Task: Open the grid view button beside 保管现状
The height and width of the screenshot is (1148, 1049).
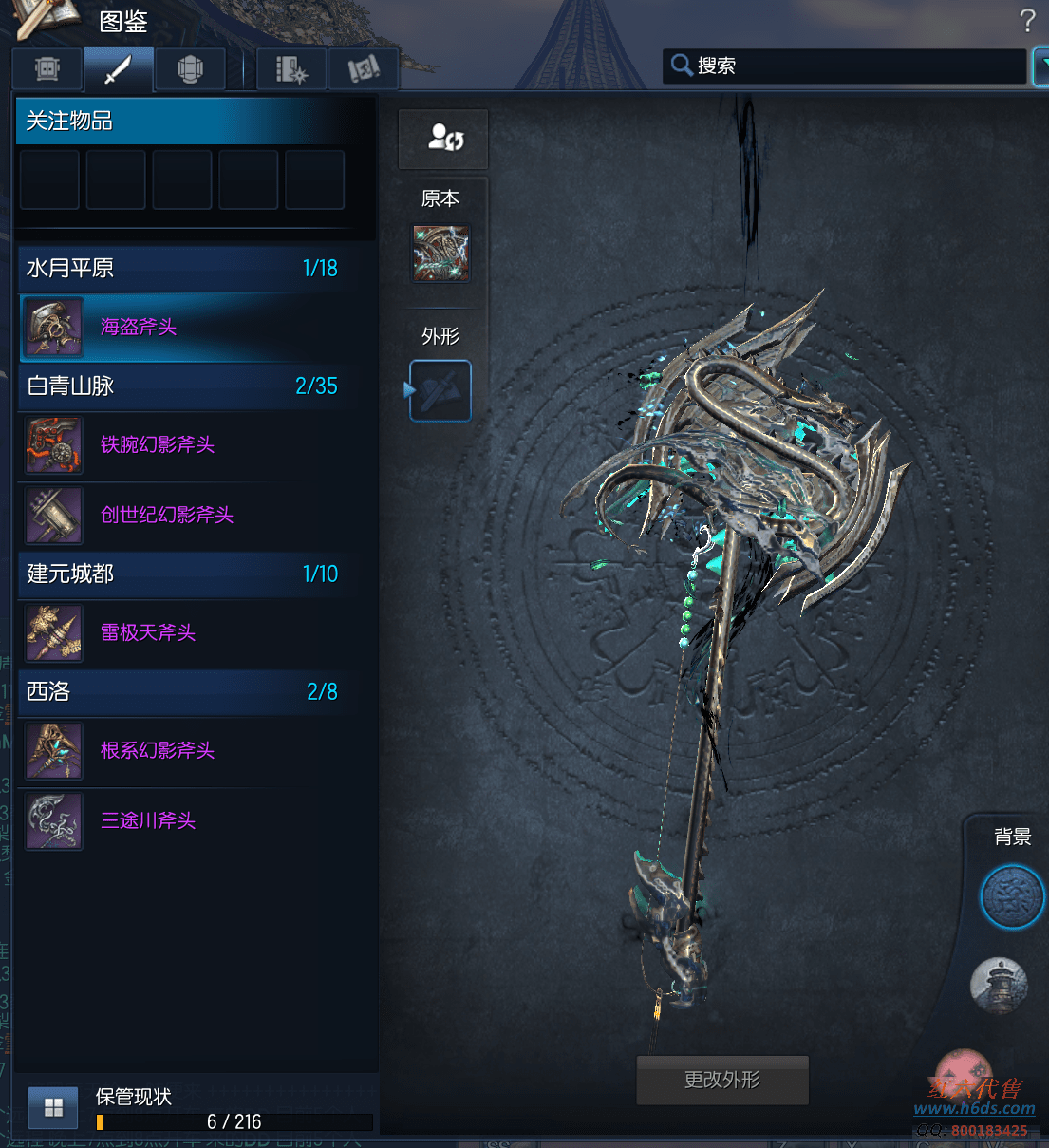Action: tap(53, 1107)
